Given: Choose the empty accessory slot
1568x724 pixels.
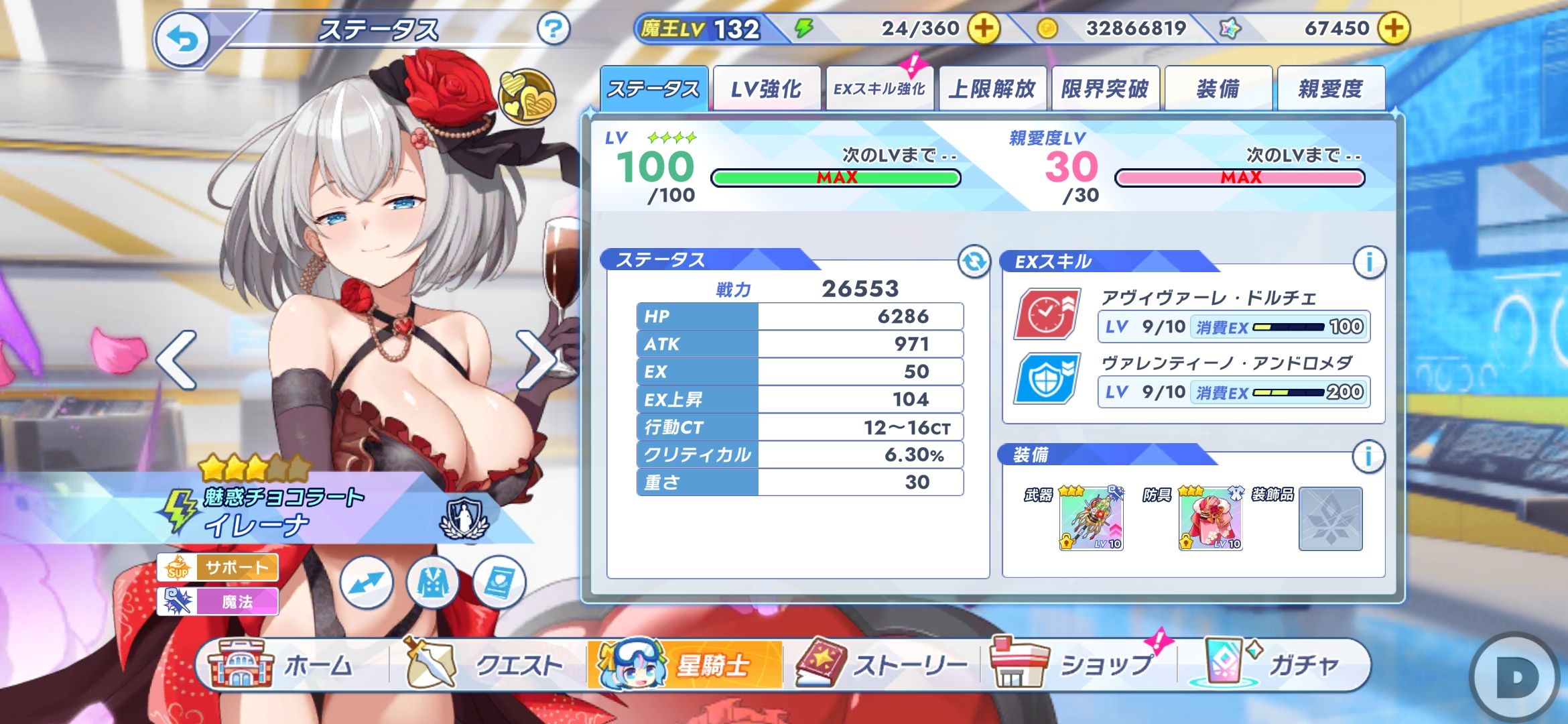Looking at the screenshot, I should [x=1330, y=519].
